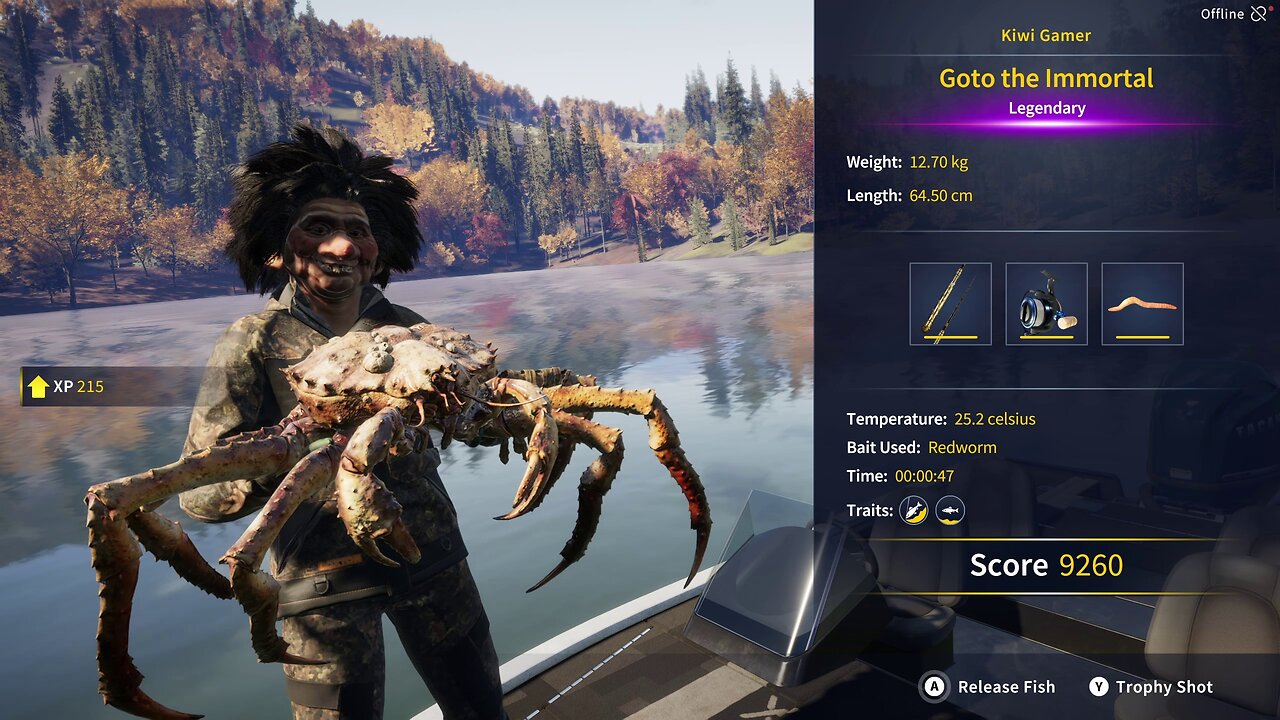Select the fishing rod equipment slot
The width and height of the screenshot is (1280, 720).
click(950, 304)
